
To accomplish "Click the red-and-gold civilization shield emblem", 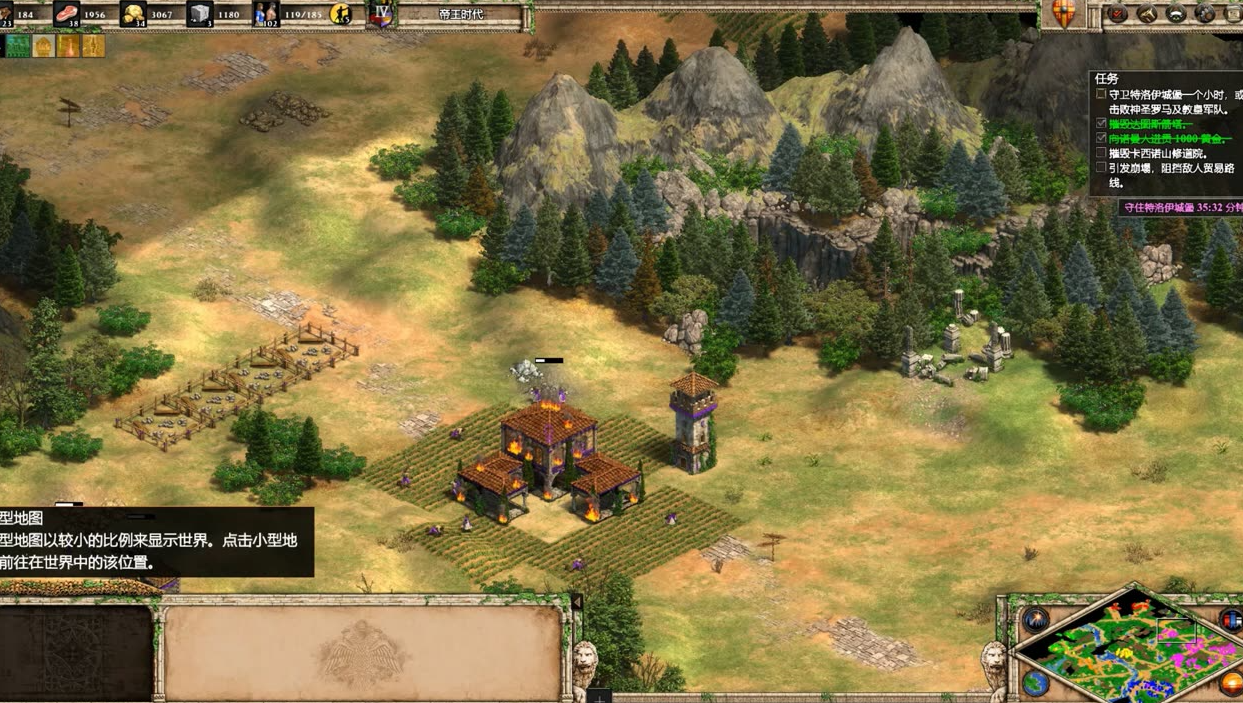I will click(x=1064, y=14).
